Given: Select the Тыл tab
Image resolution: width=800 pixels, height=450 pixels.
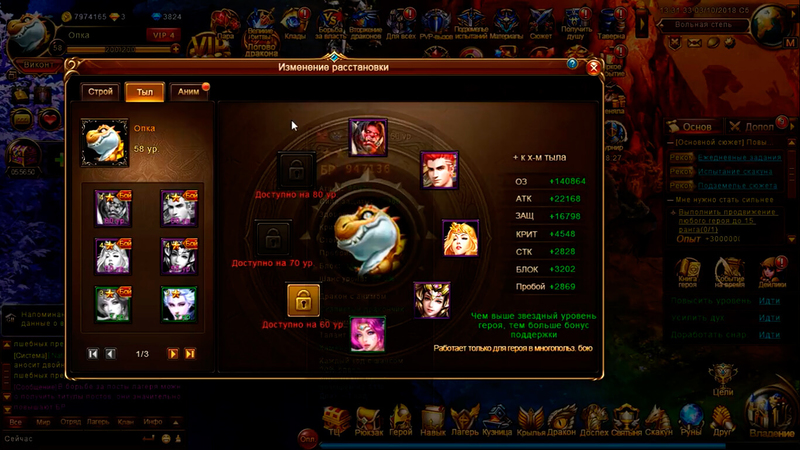Looking at the screenshot, I should 143,91.
